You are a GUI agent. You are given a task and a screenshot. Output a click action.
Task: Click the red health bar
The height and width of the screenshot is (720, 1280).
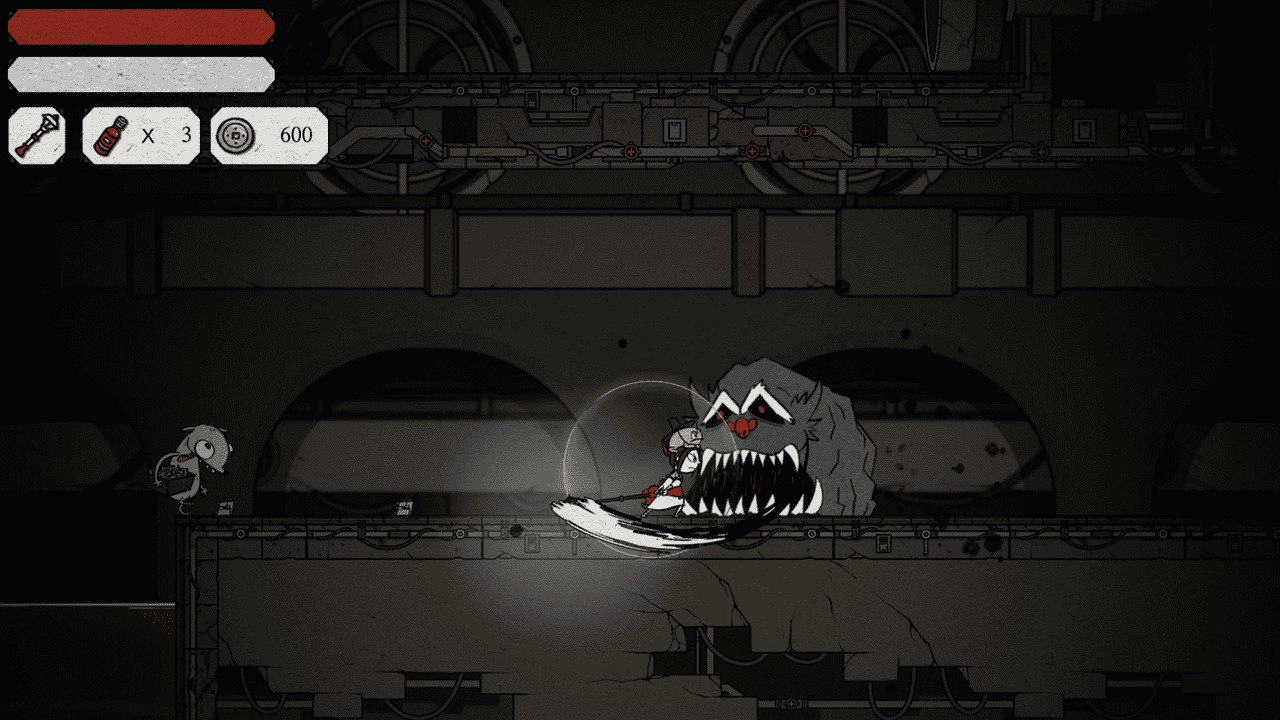tap(140, 26)
